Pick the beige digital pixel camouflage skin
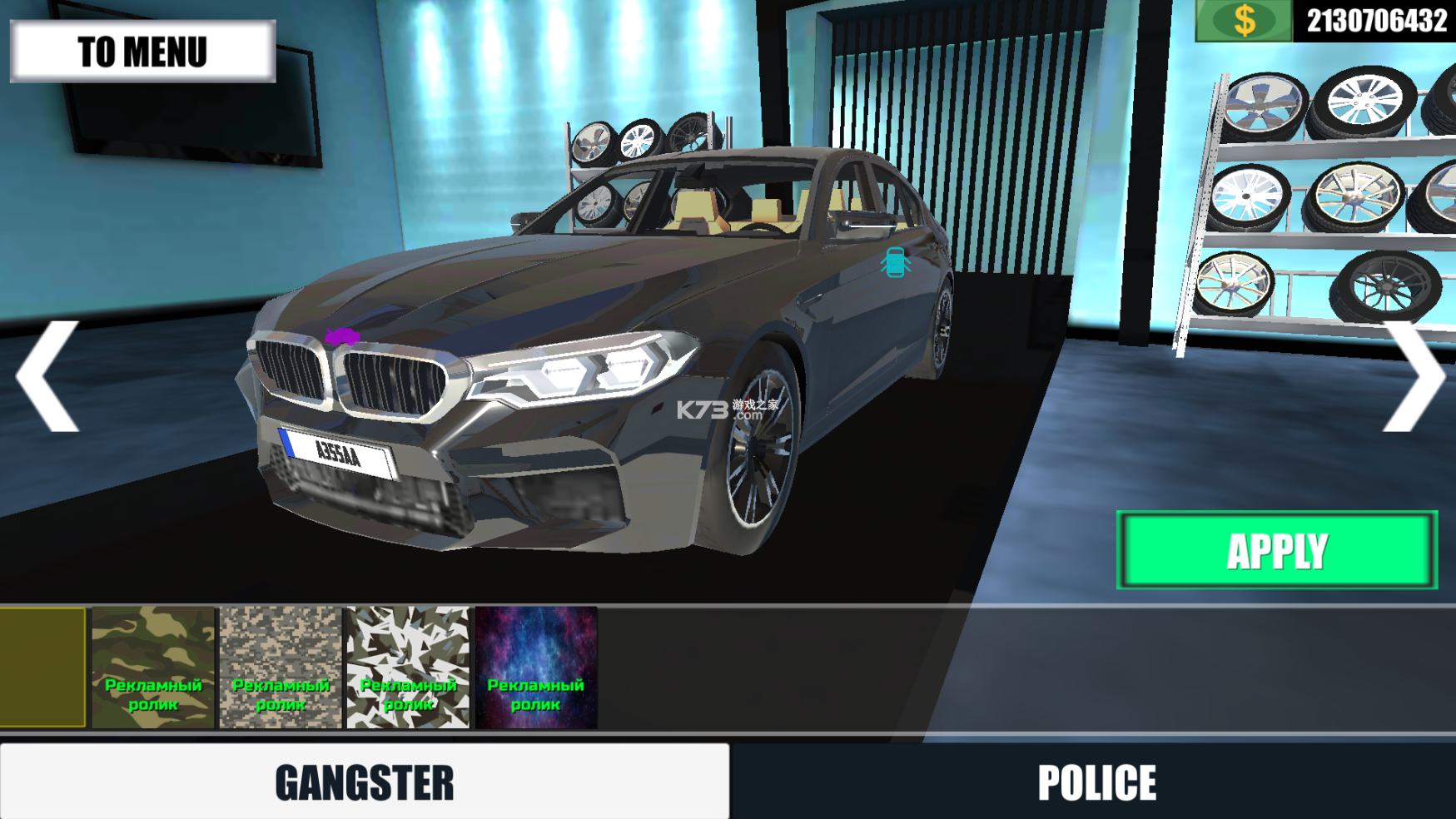The width and height of the screenshot is (1456, 819). pyautogui.click(x=281, y=668)
